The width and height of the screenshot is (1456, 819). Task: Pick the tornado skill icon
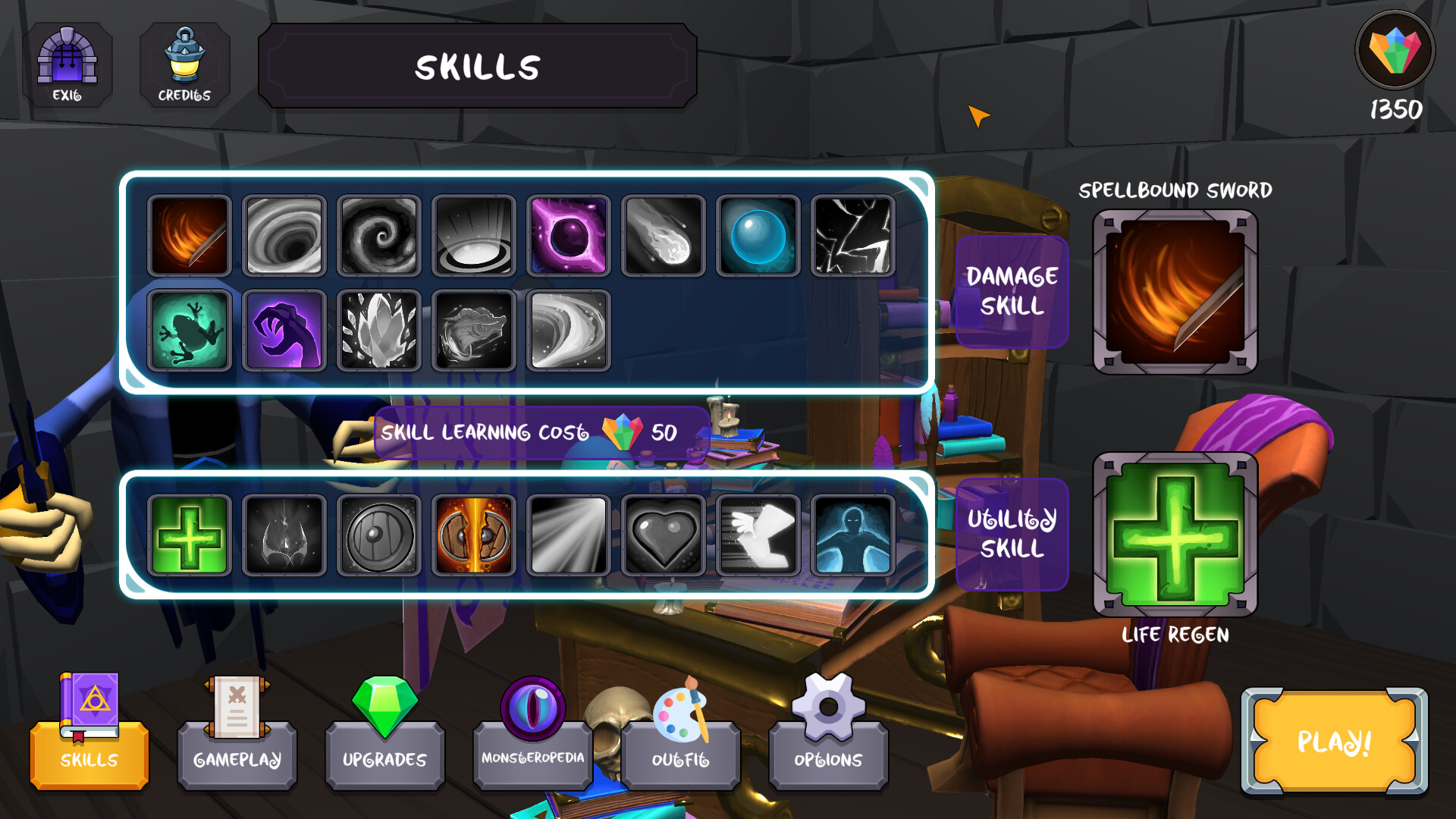tap(569, 330)
